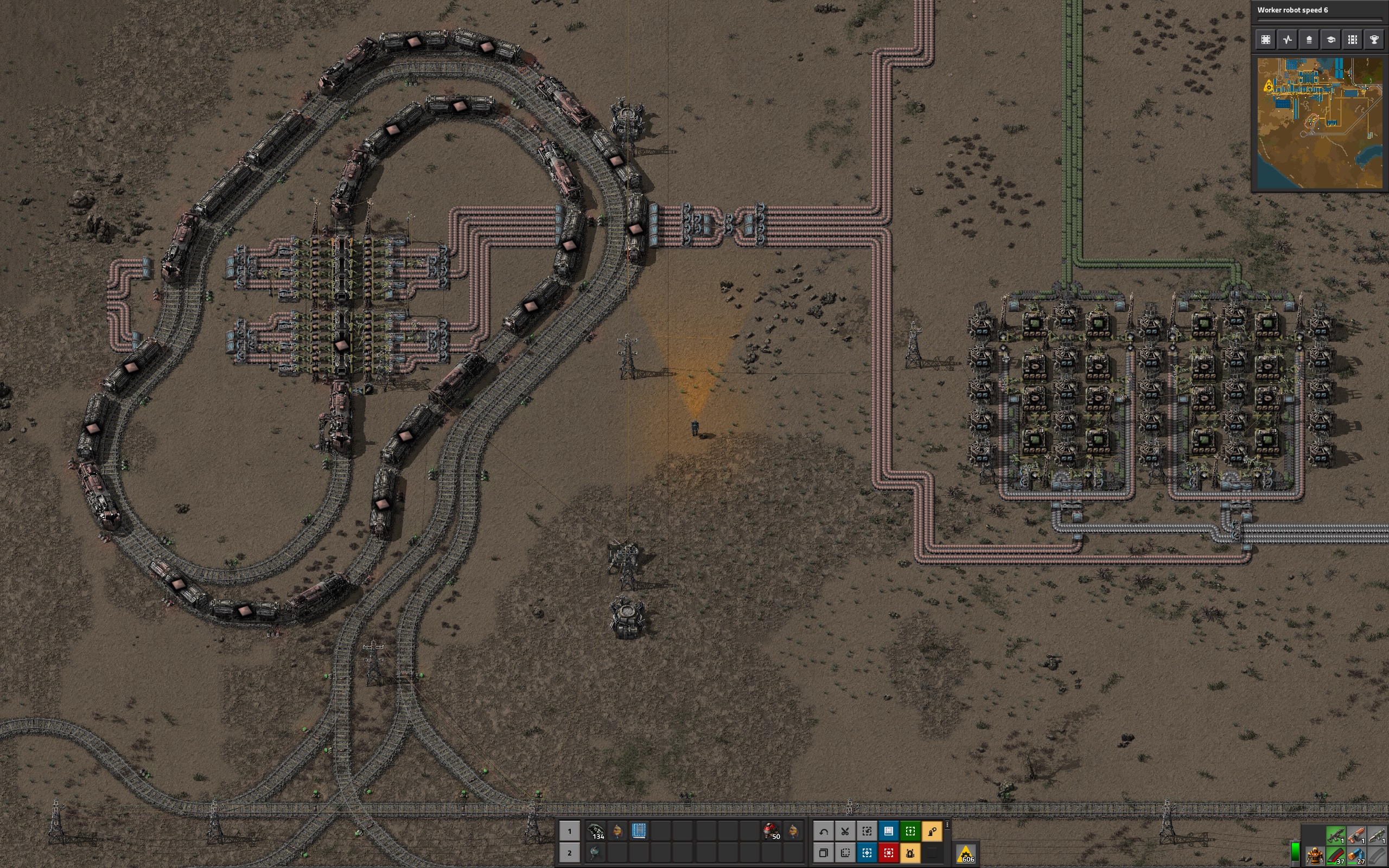Select the grenade slot with 134
This screenshot has width=1389, height=868.
[595, 831]
